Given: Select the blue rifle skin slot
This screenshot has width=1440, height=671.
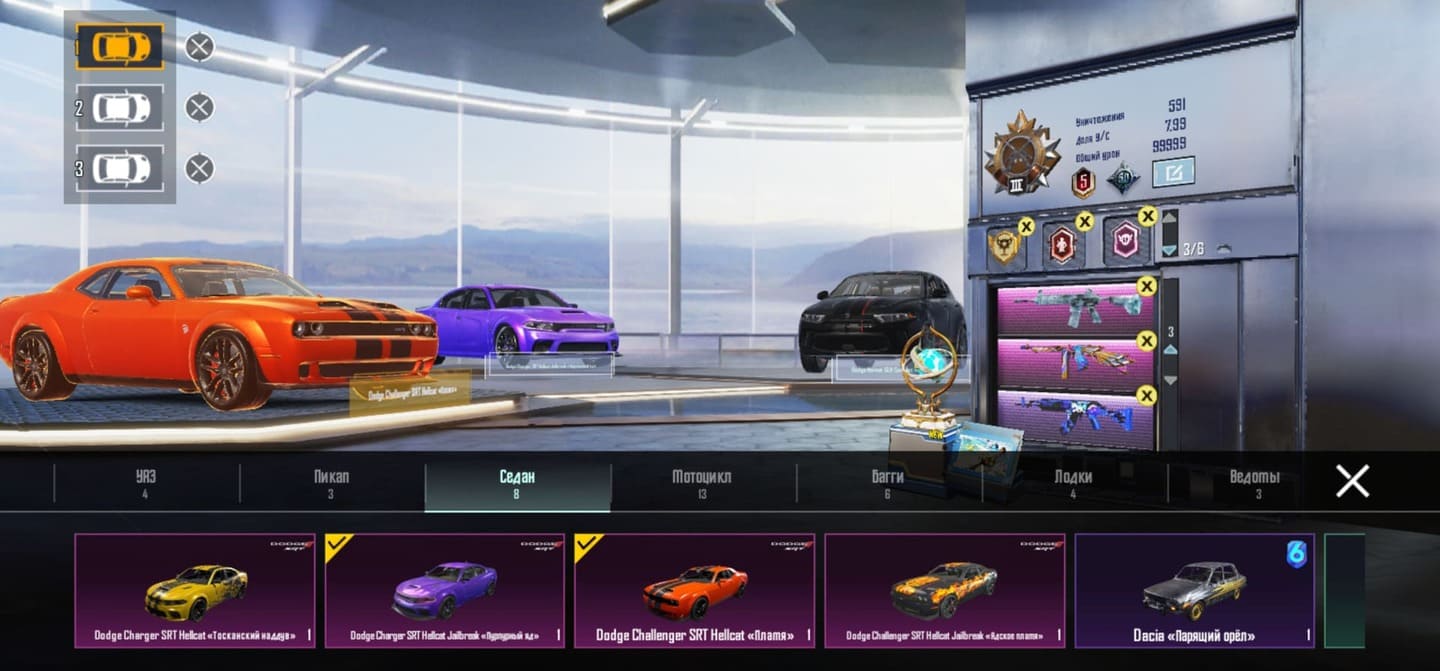Looking at the screenshot, I should pos(1071,418).
